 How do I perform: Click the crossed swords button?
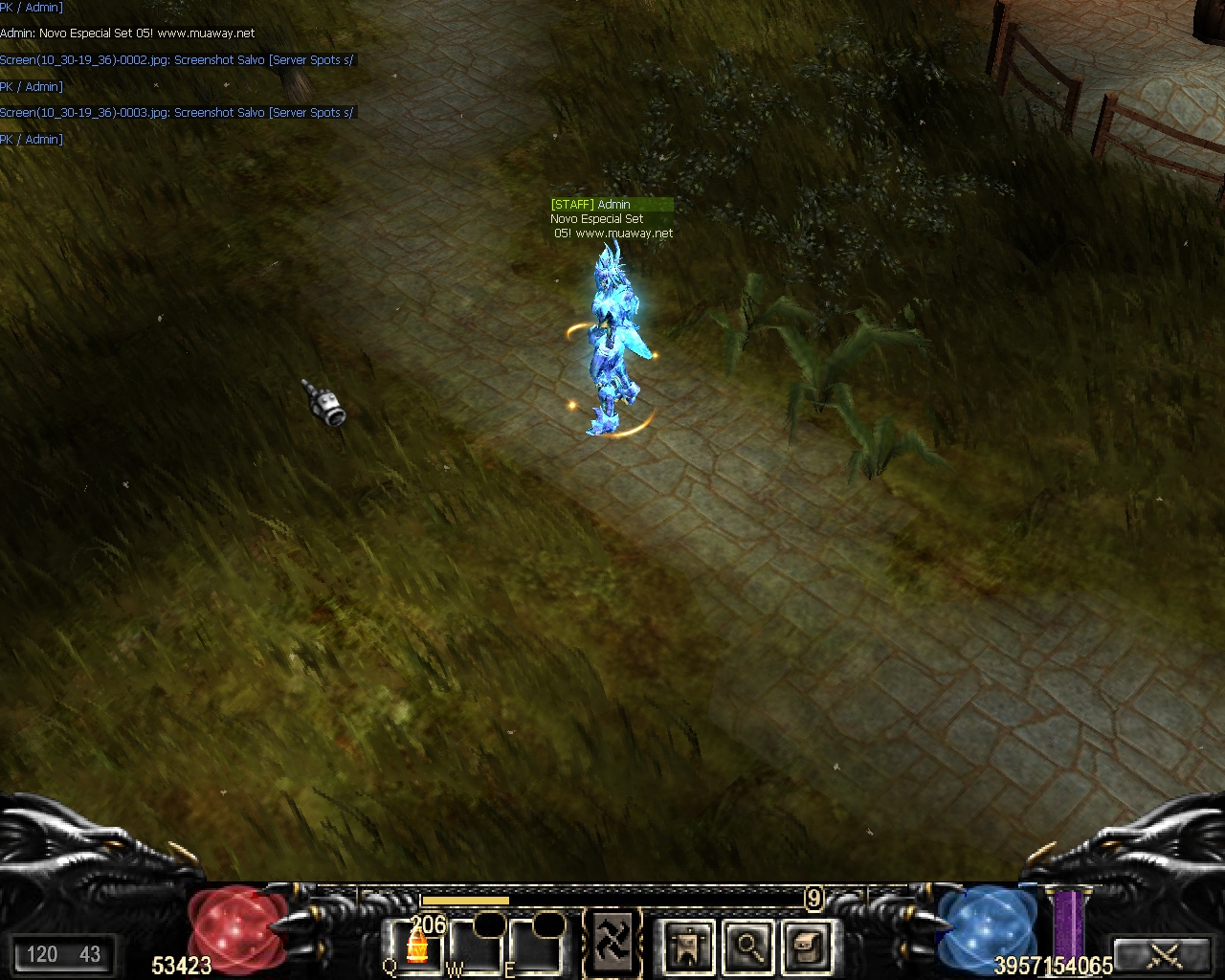(x=1165, y=954)
